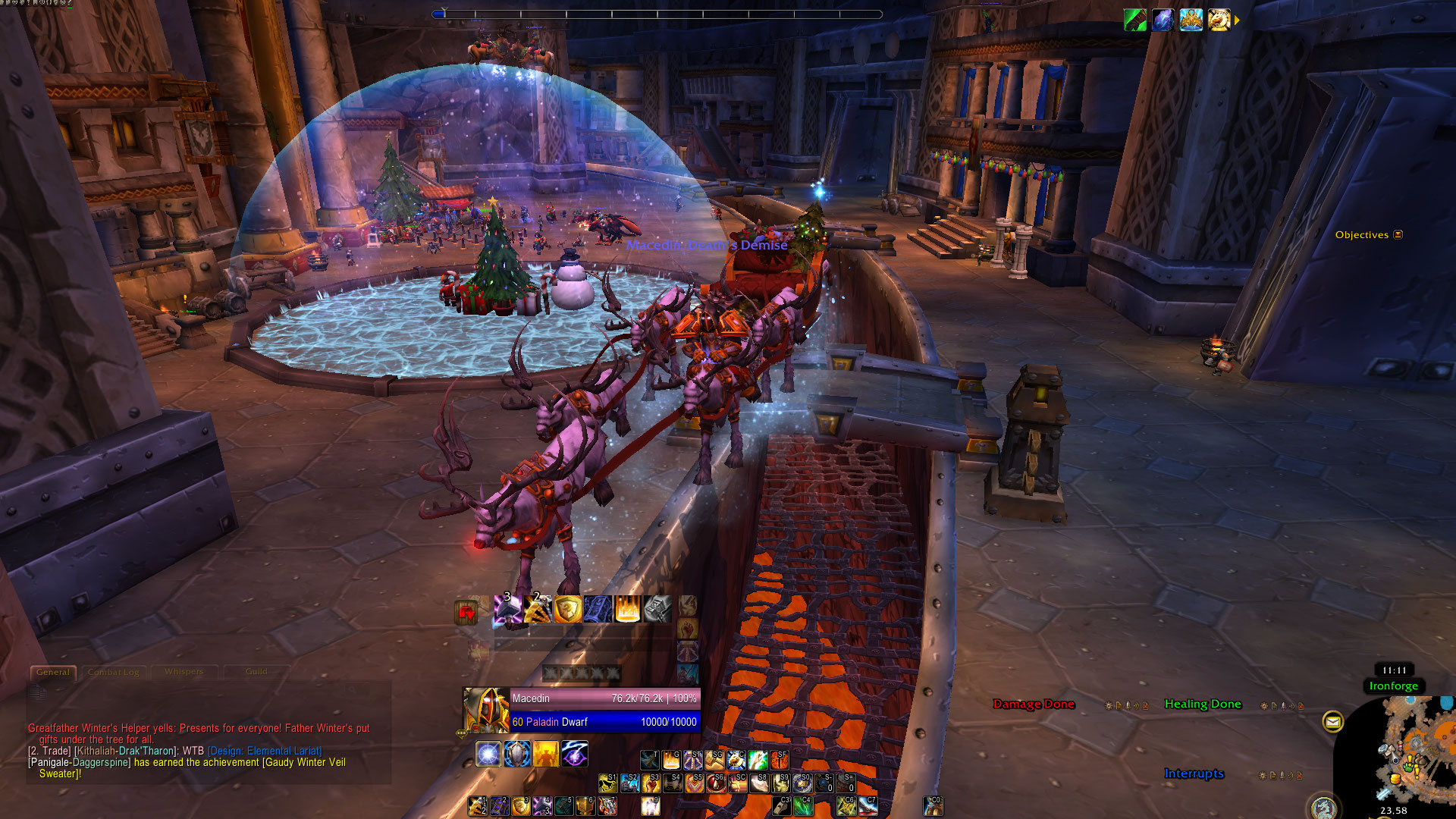
Task: Click Macedin's player portrait
Action: coord(485,710)
